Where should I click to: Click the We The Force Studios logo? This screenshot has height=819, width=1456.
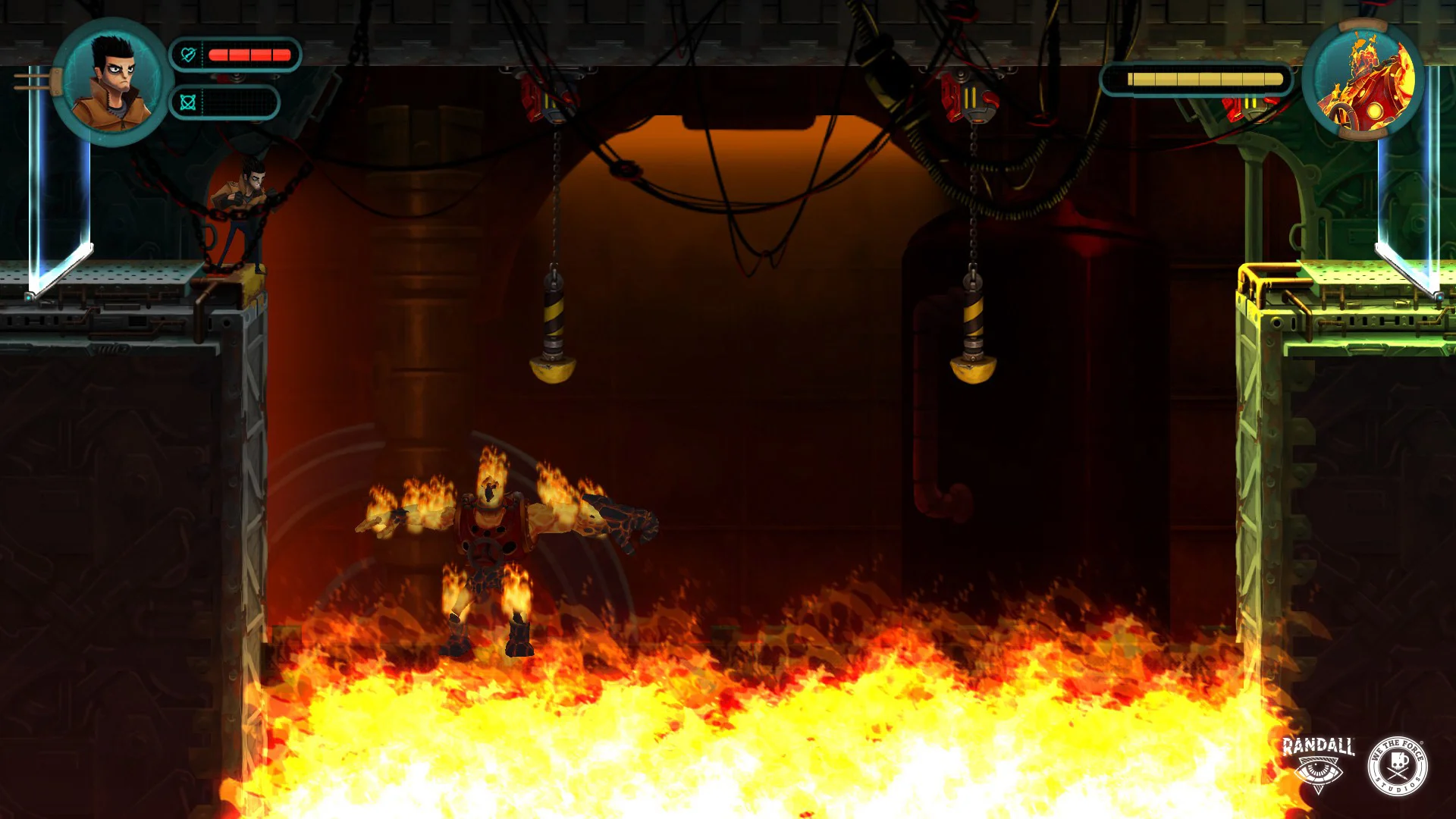(1398, 765)
